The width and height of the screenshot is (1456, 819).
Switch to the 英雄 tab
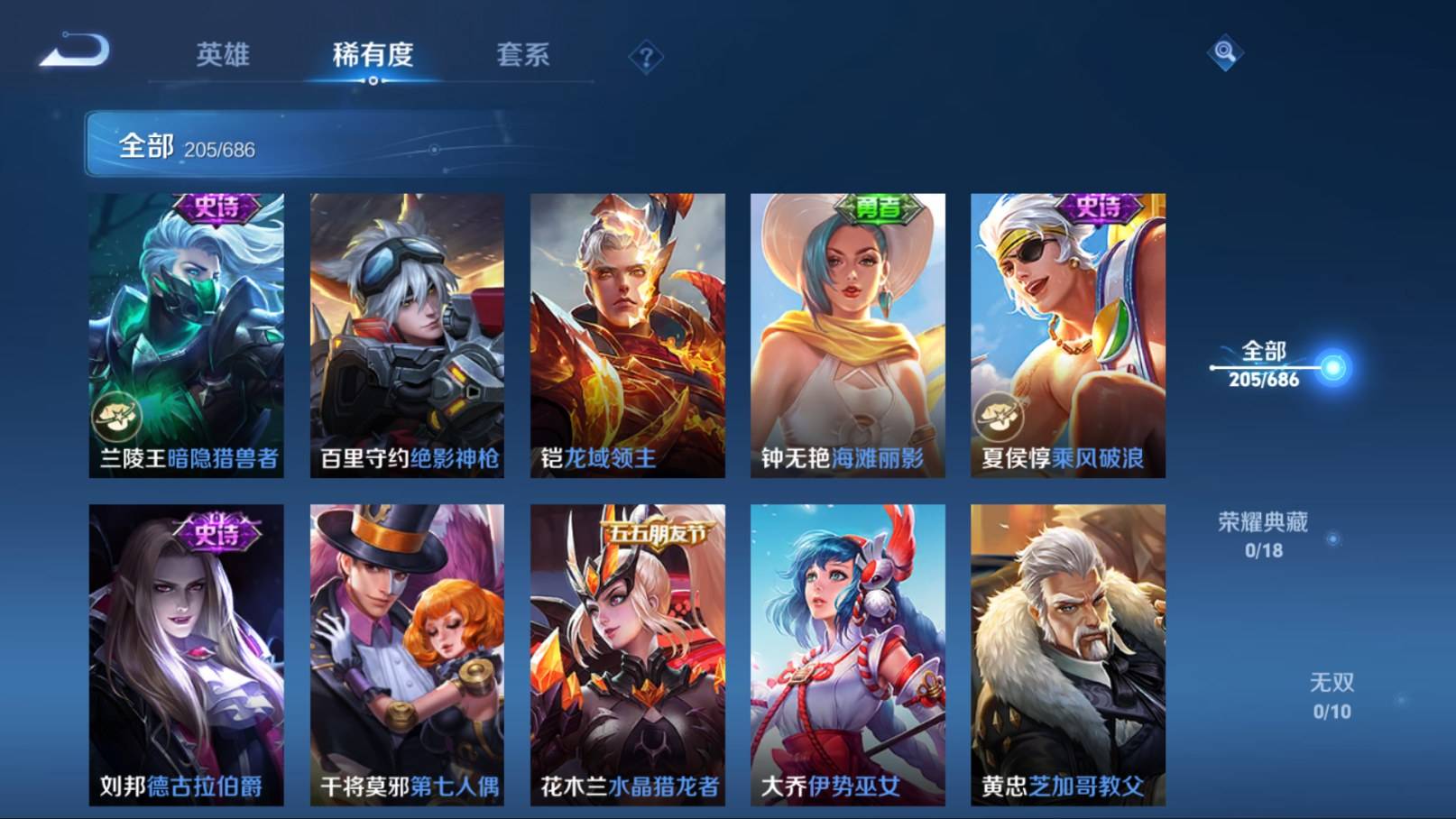(222, 55)
